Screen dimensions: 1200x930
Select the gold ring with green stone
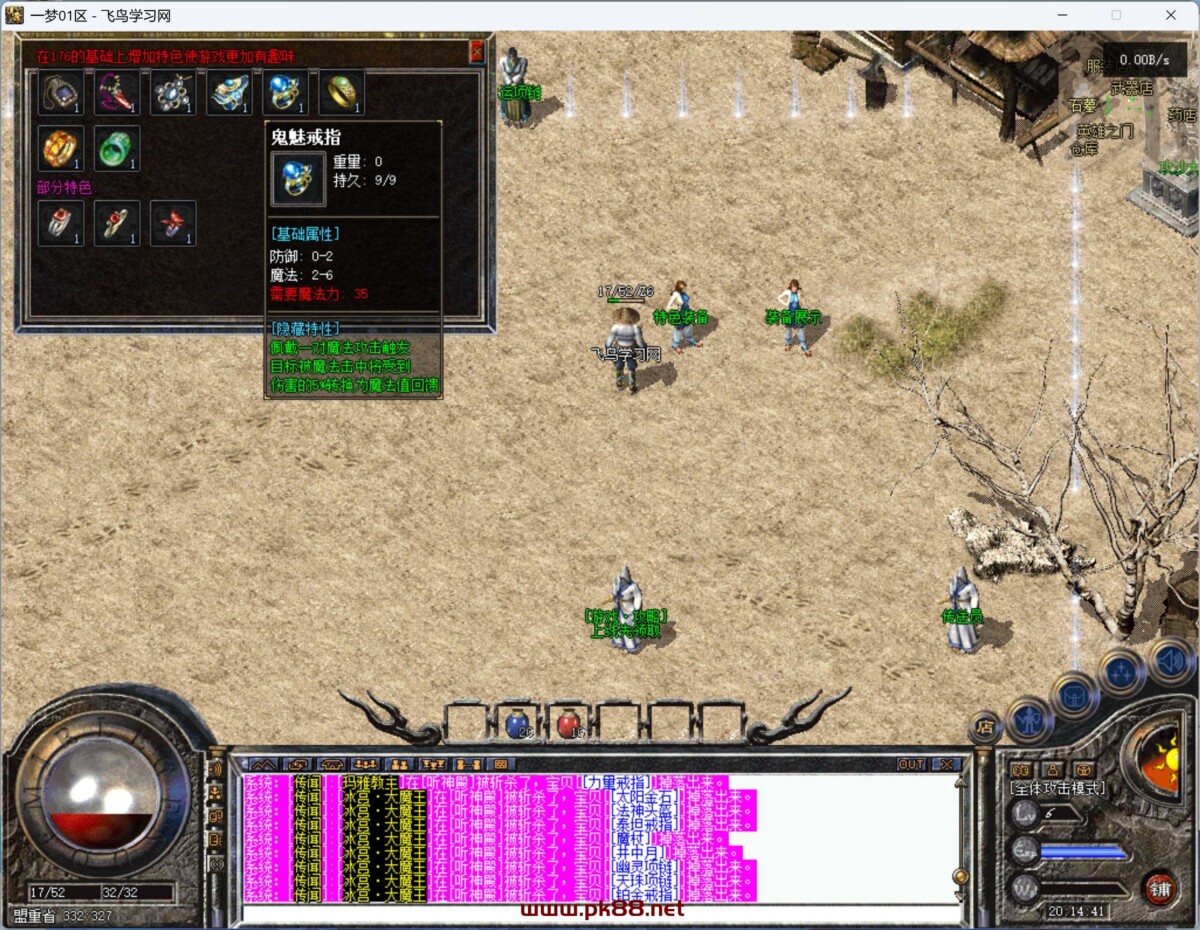(341, 93)
